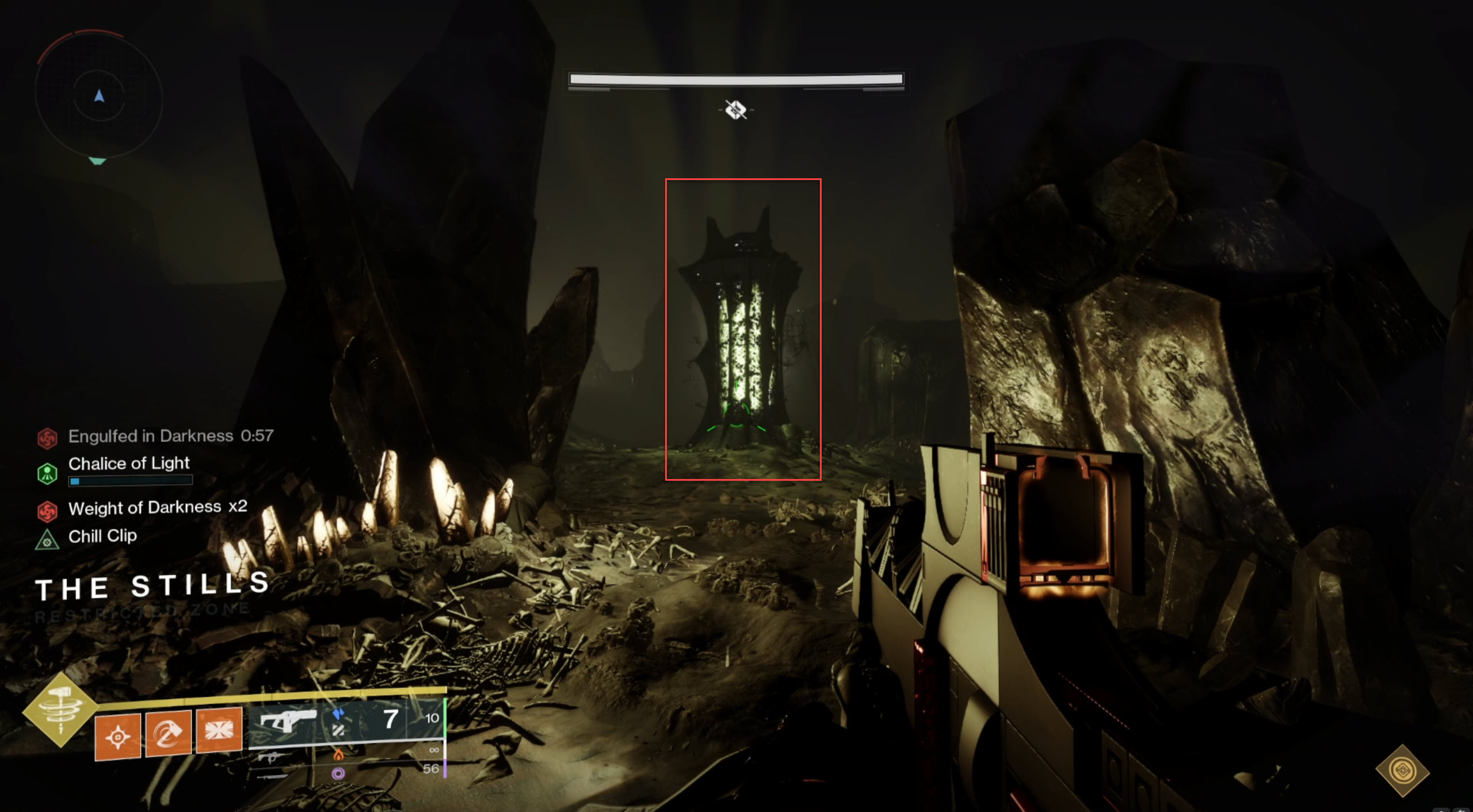Click the circular radar in the corner
The height and width of the screenshot is (812, 1473).
(x=99, y=97)
